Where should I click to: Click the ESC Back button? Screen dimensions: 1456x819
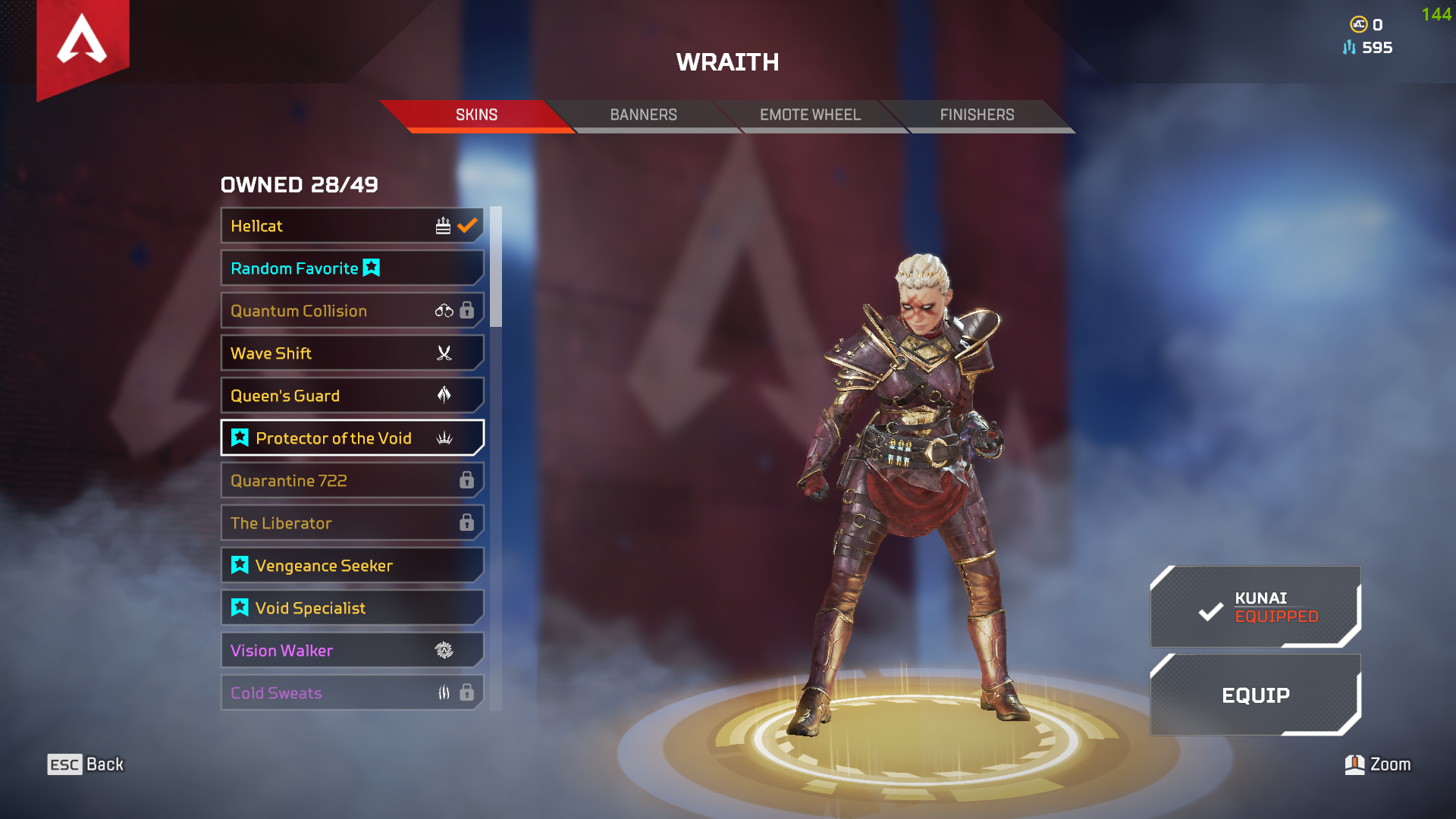86,764
